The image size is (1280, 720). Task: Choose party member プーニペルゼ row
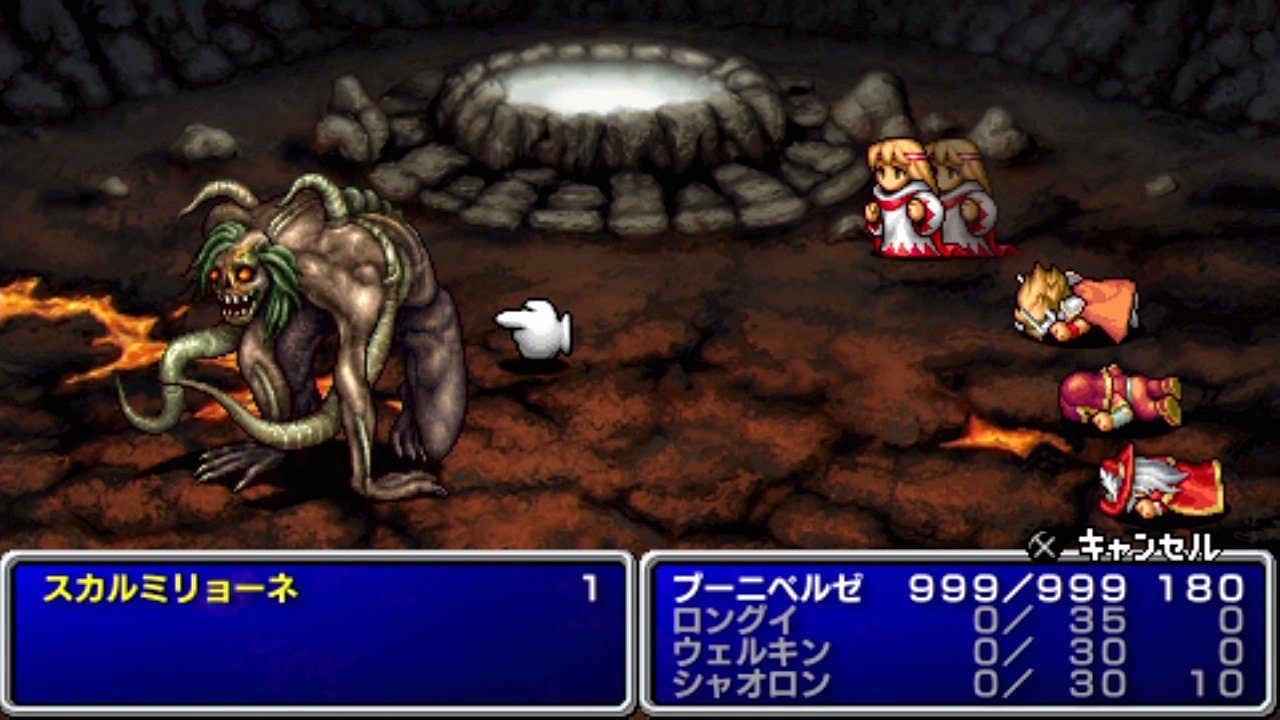[x=767, y=589]
